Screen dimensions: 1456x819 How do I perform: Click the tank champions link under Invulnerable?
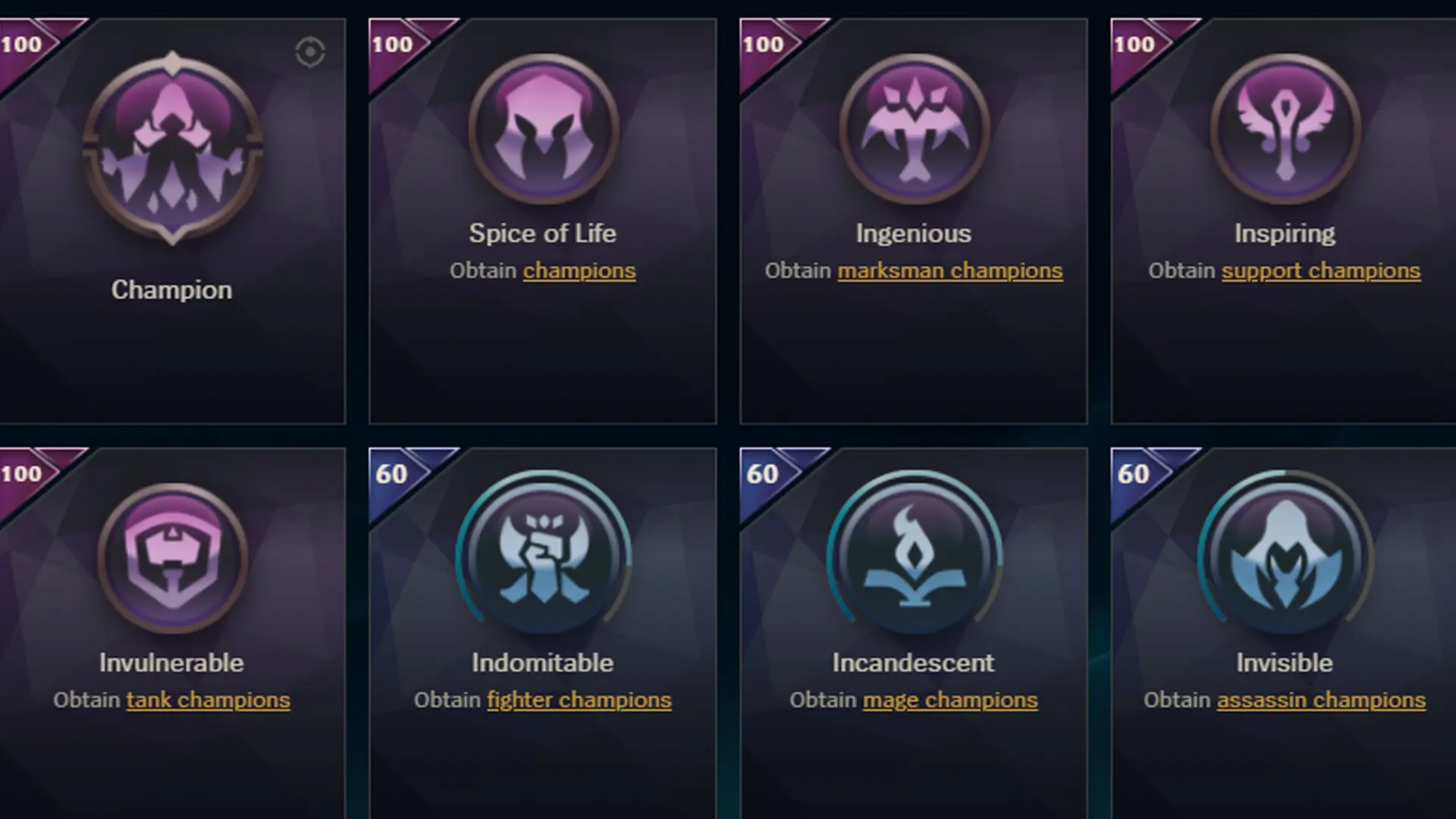point(207,700)
